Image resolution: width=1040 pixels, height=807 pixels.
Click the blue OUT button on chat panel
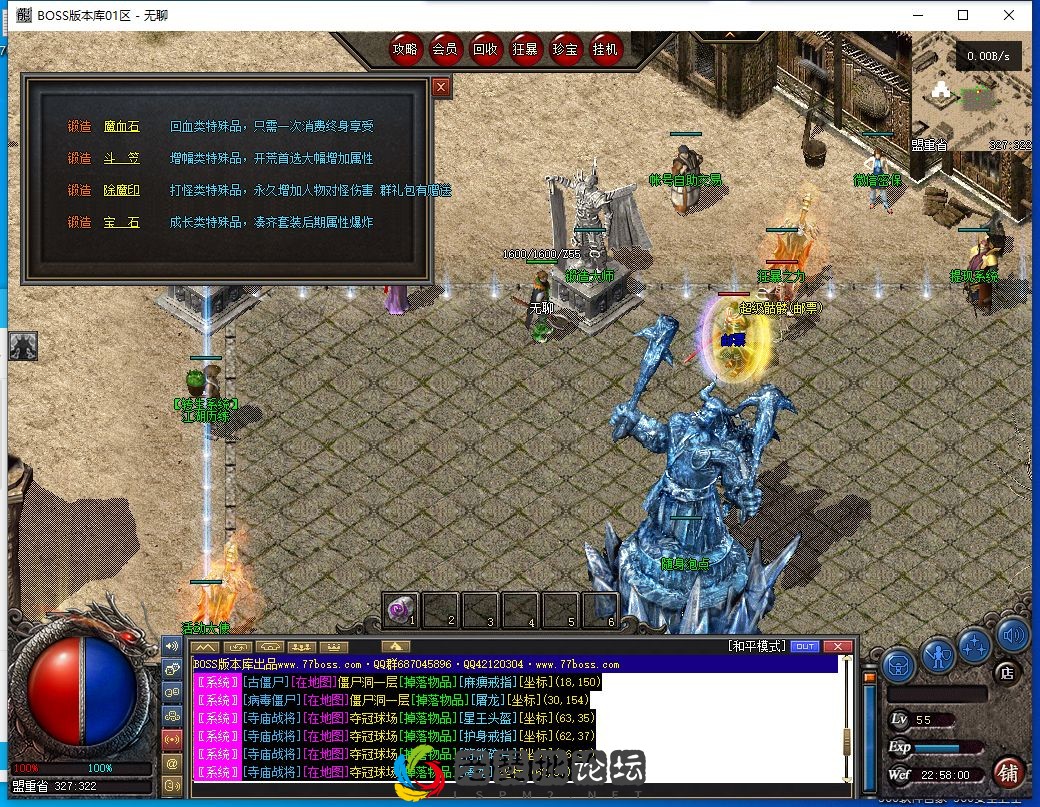coord(804,647)
